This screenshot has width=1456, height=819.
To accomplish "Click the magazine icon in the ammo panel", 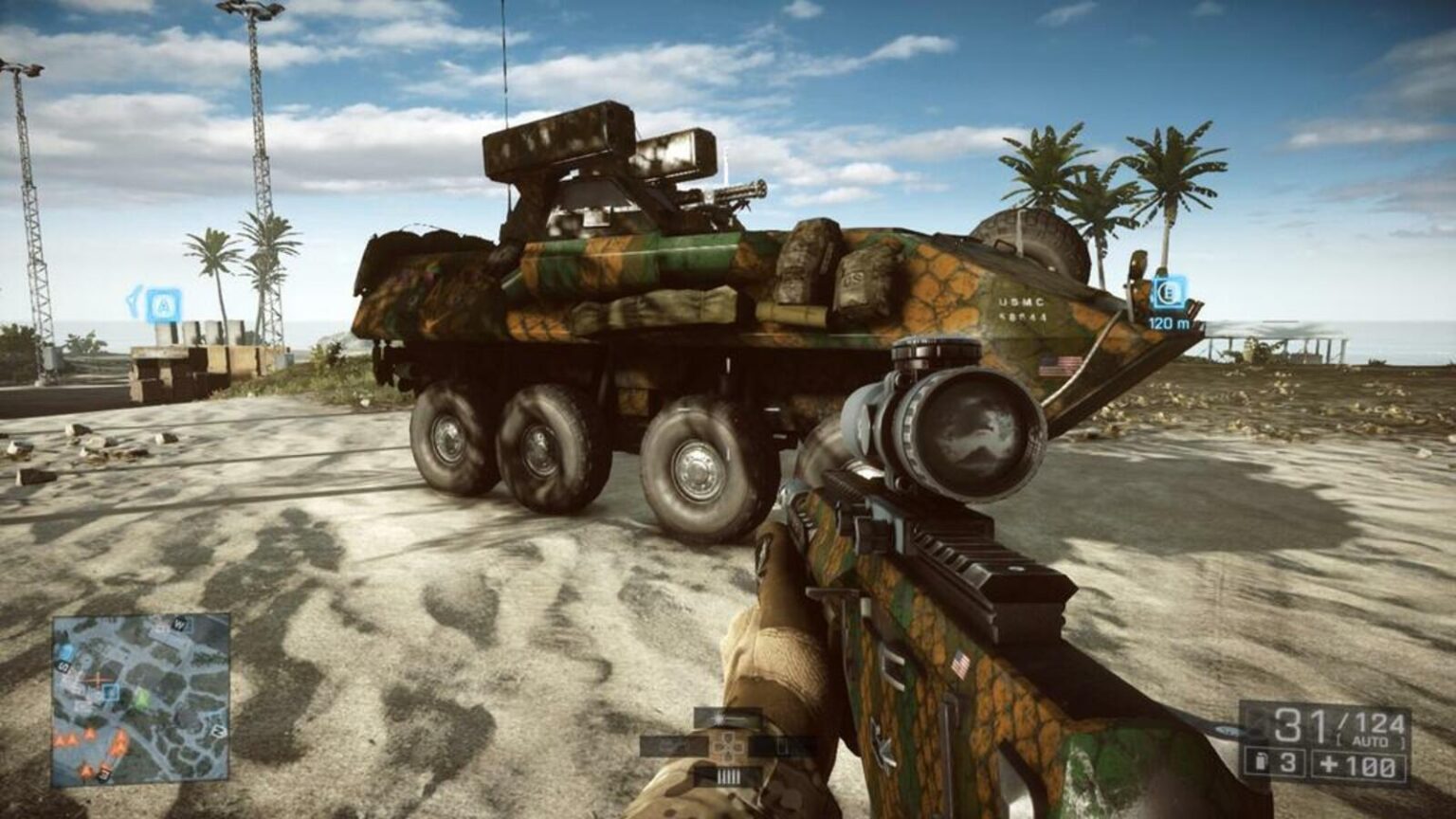I will [1261, 761].
